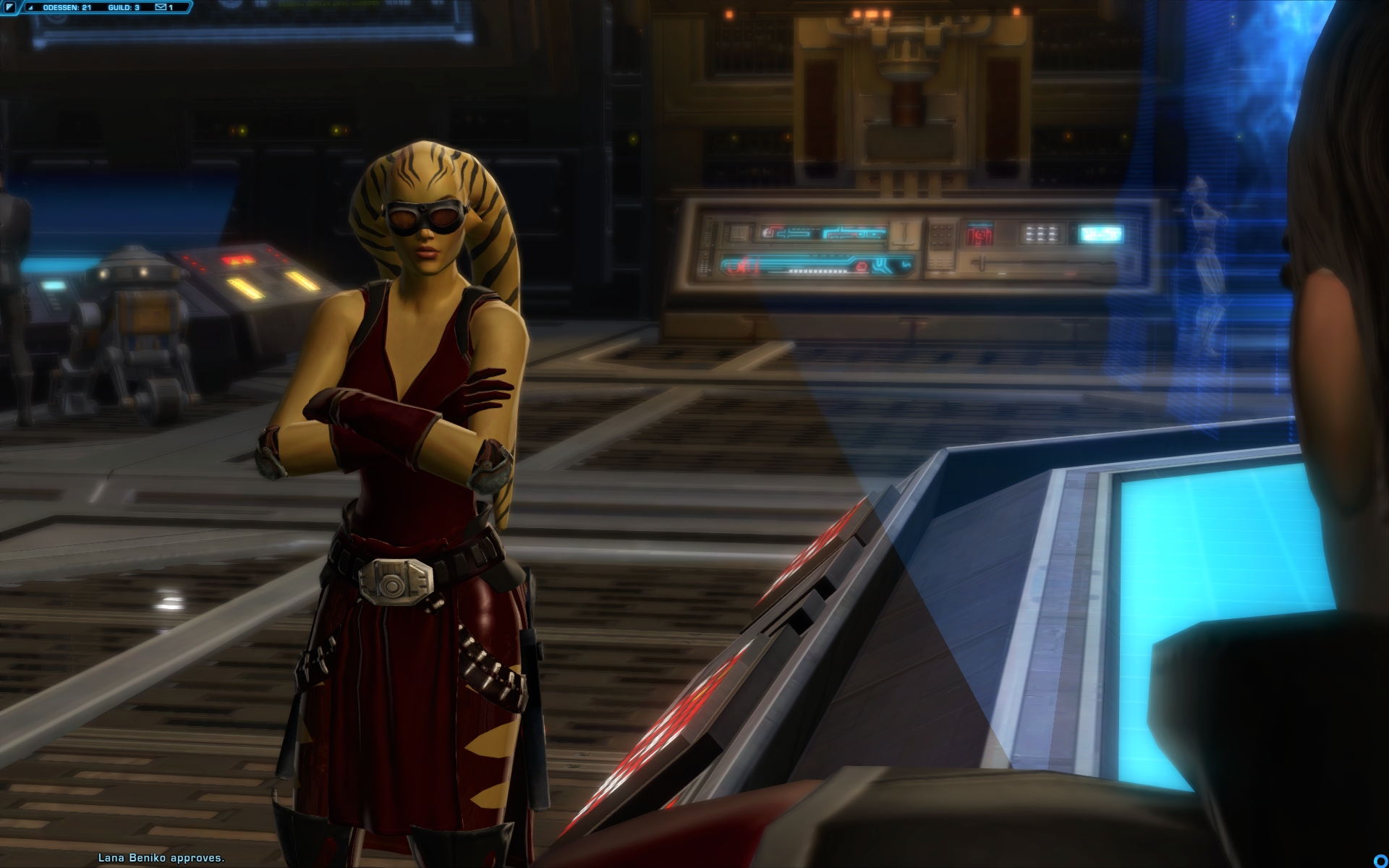This screenshot has height=868, width=1389.
Task: Open the Odessen chat channel
Action: (67, 8)
